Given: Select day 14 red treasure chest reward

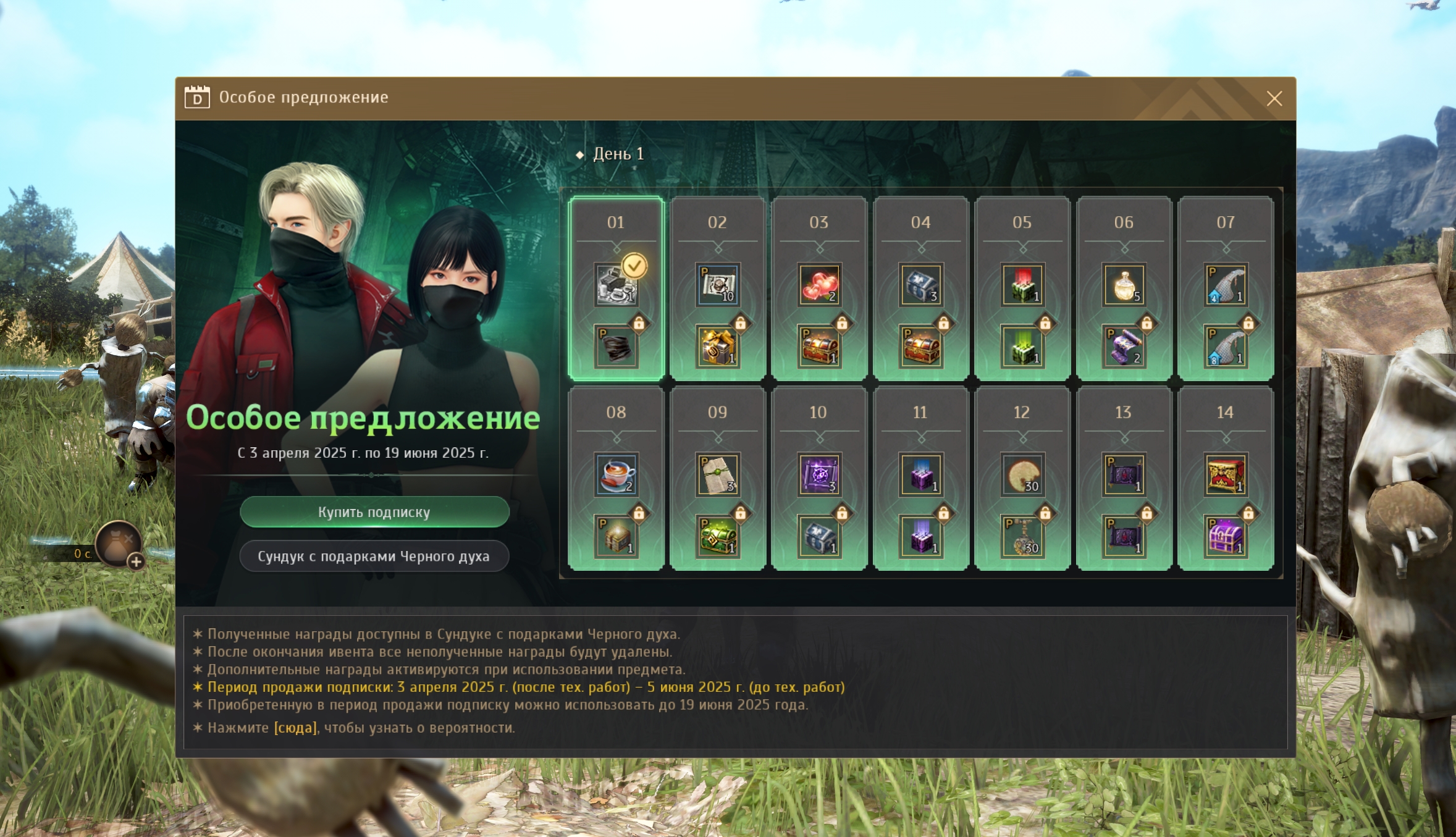Looking at the screenshot, I should (1225, 475).
